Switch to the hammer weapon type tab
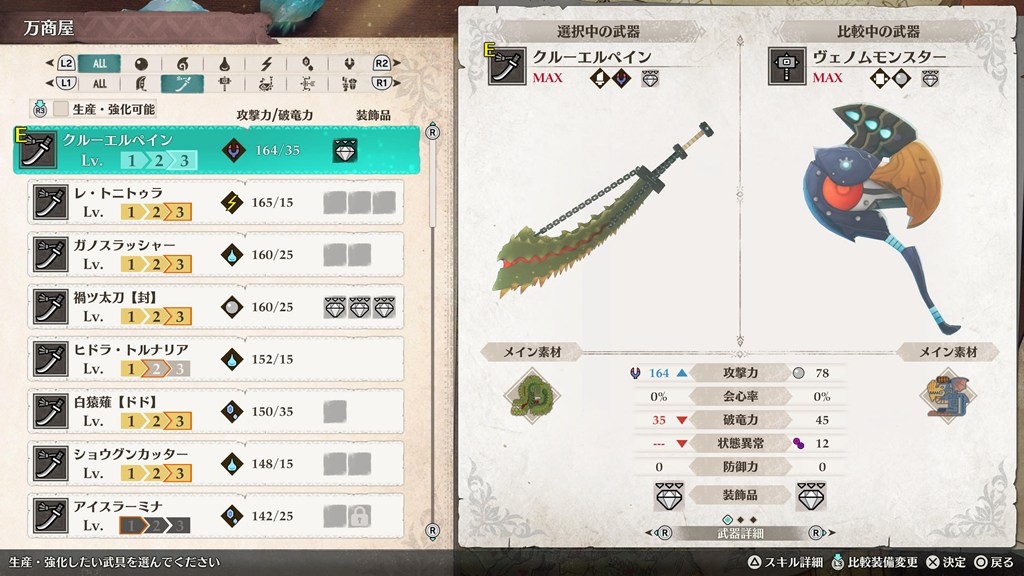 coord(225,83)
